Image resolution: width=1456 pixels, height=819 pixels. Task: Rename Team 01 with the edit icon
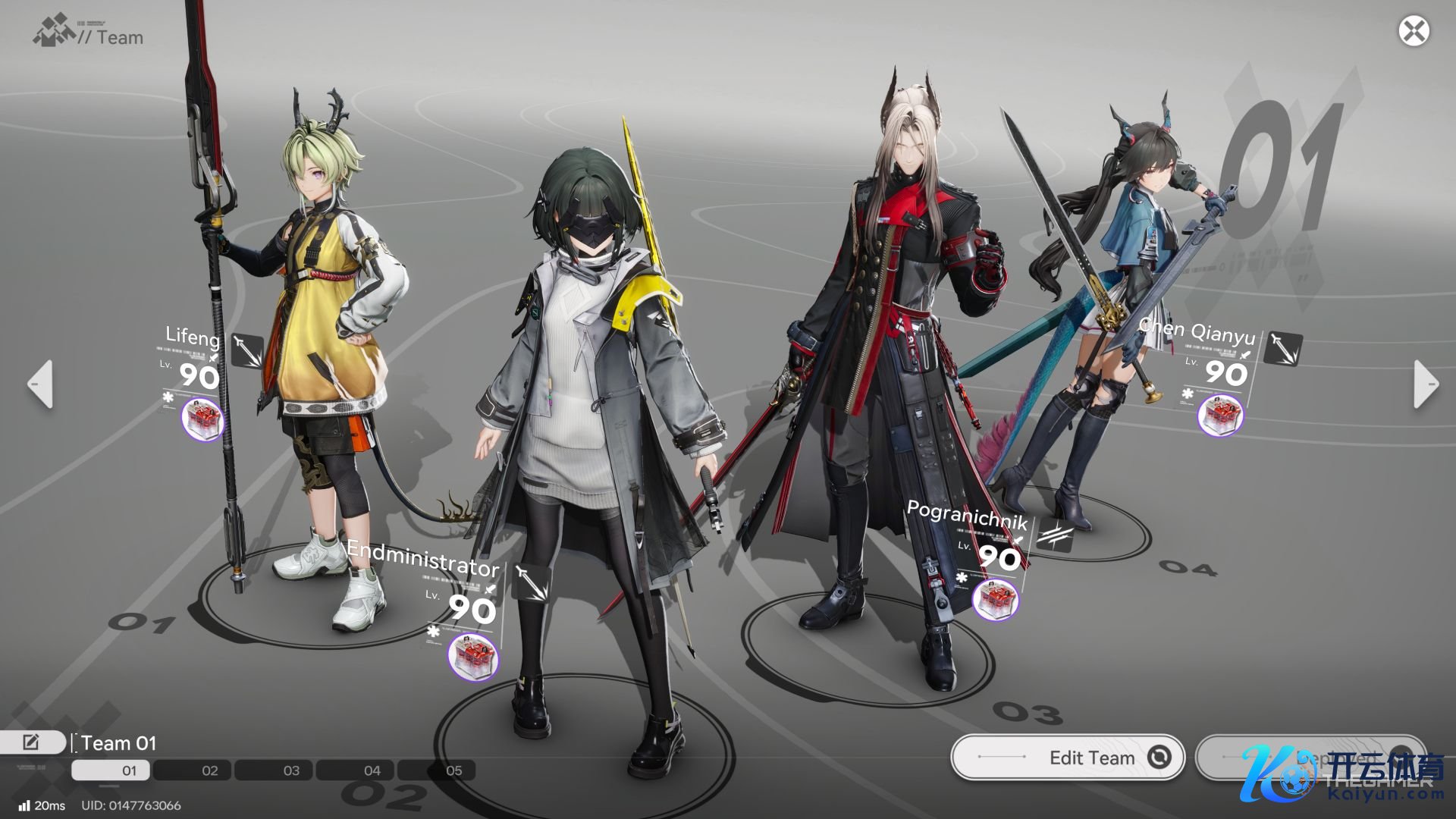pos(32,742)
